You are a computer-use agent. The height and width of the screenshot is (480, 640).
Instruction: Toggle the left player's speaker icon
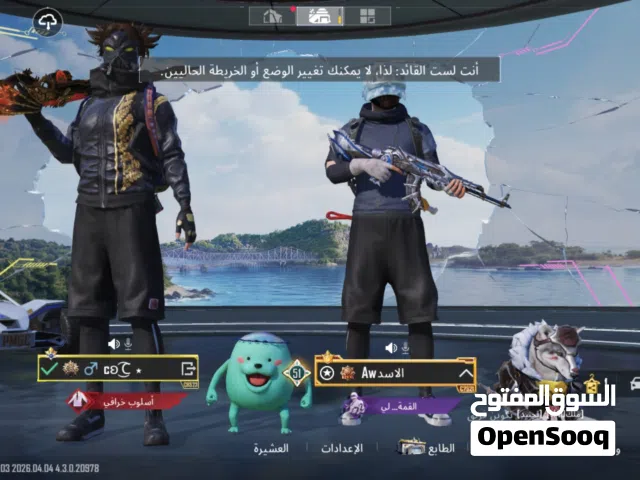point(114,344)
